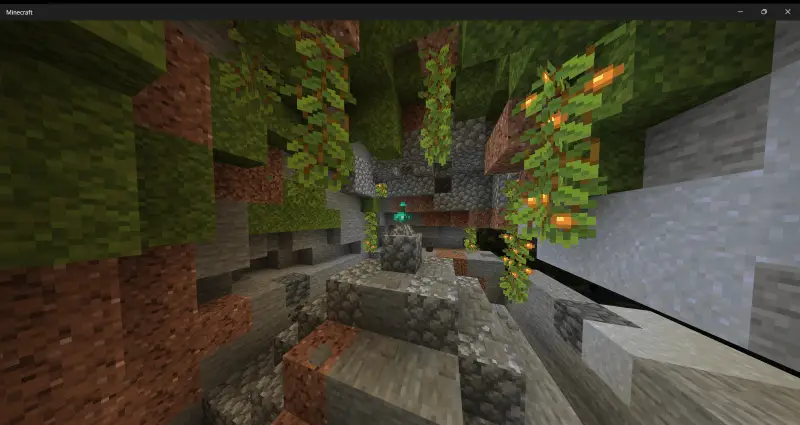This screenshot has height=425, width=800.
Task: Close the Minecraft window
Action: coord(787,11)
